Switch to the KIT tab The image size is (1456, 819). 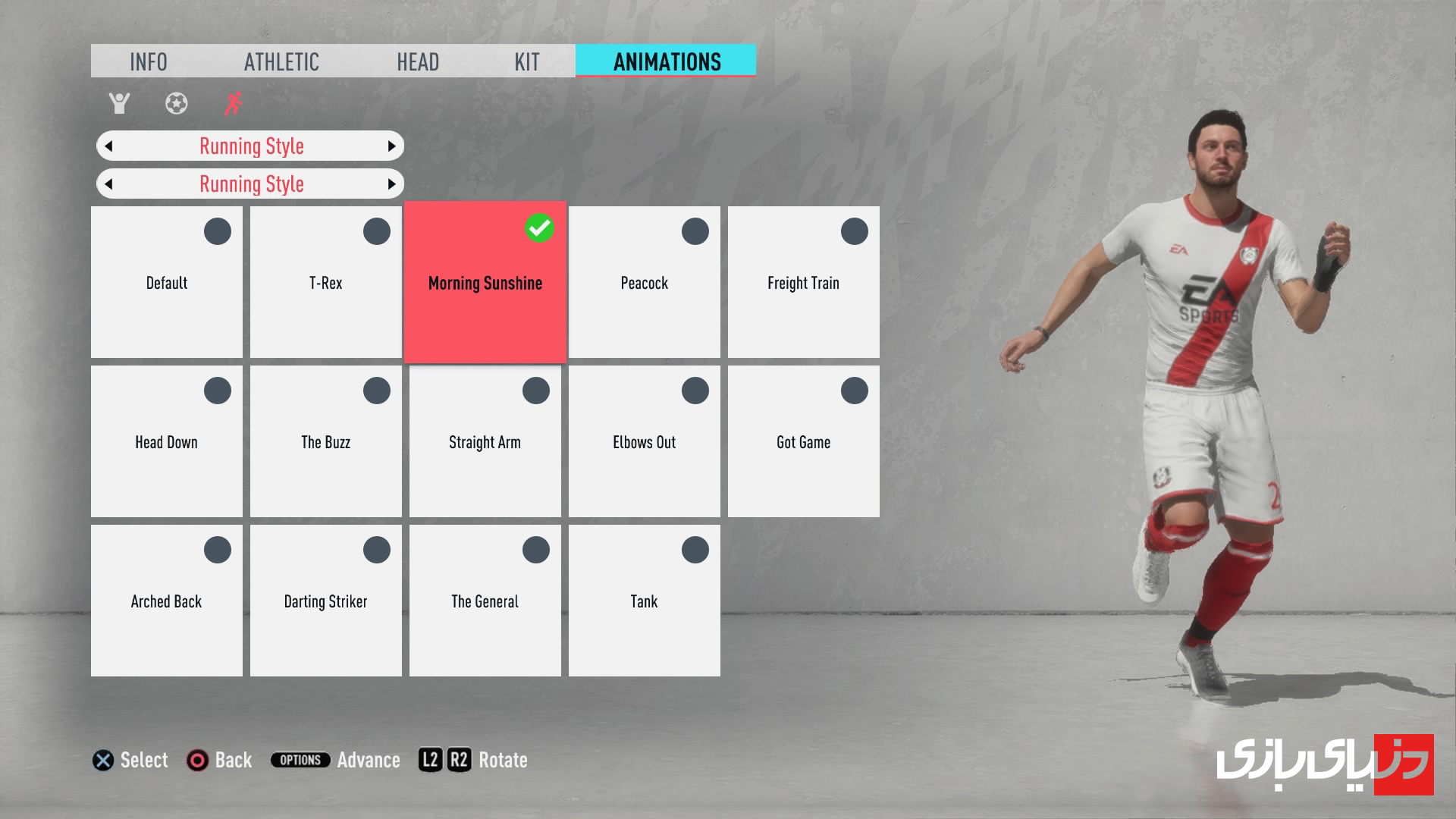(x=529, y=61)
